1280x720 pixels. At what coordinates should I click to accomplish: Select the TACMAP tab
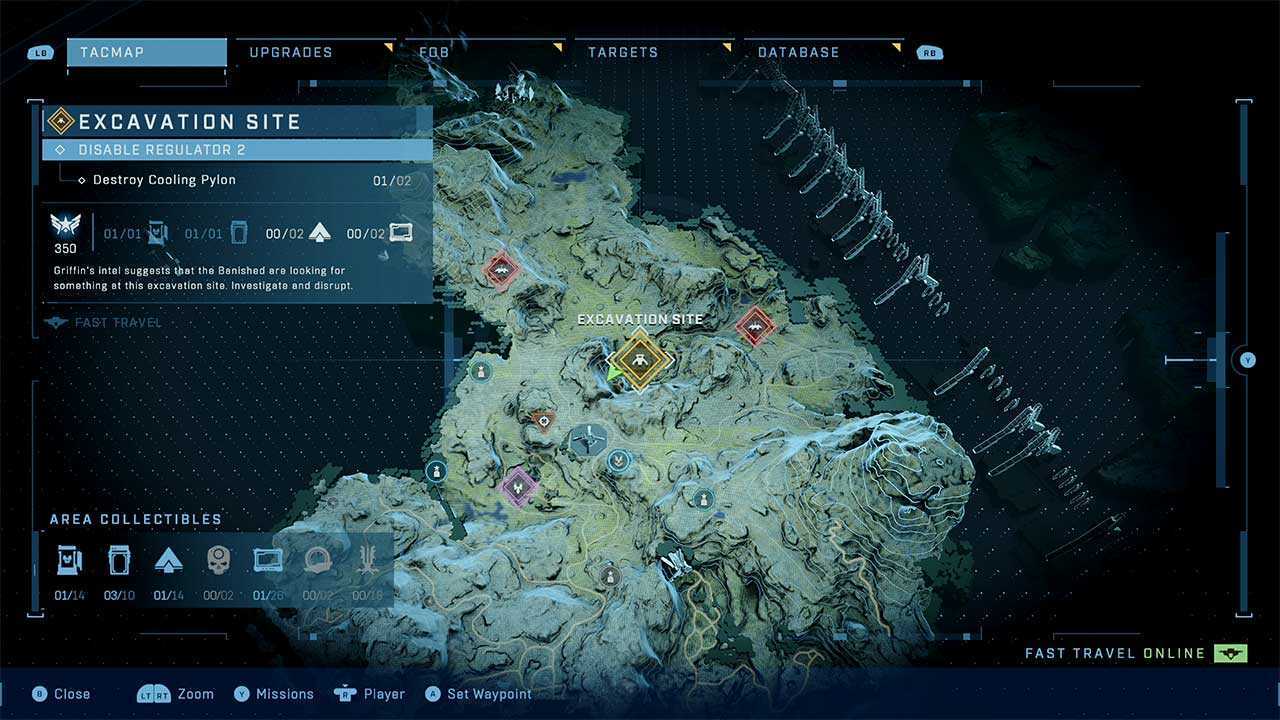146,52
